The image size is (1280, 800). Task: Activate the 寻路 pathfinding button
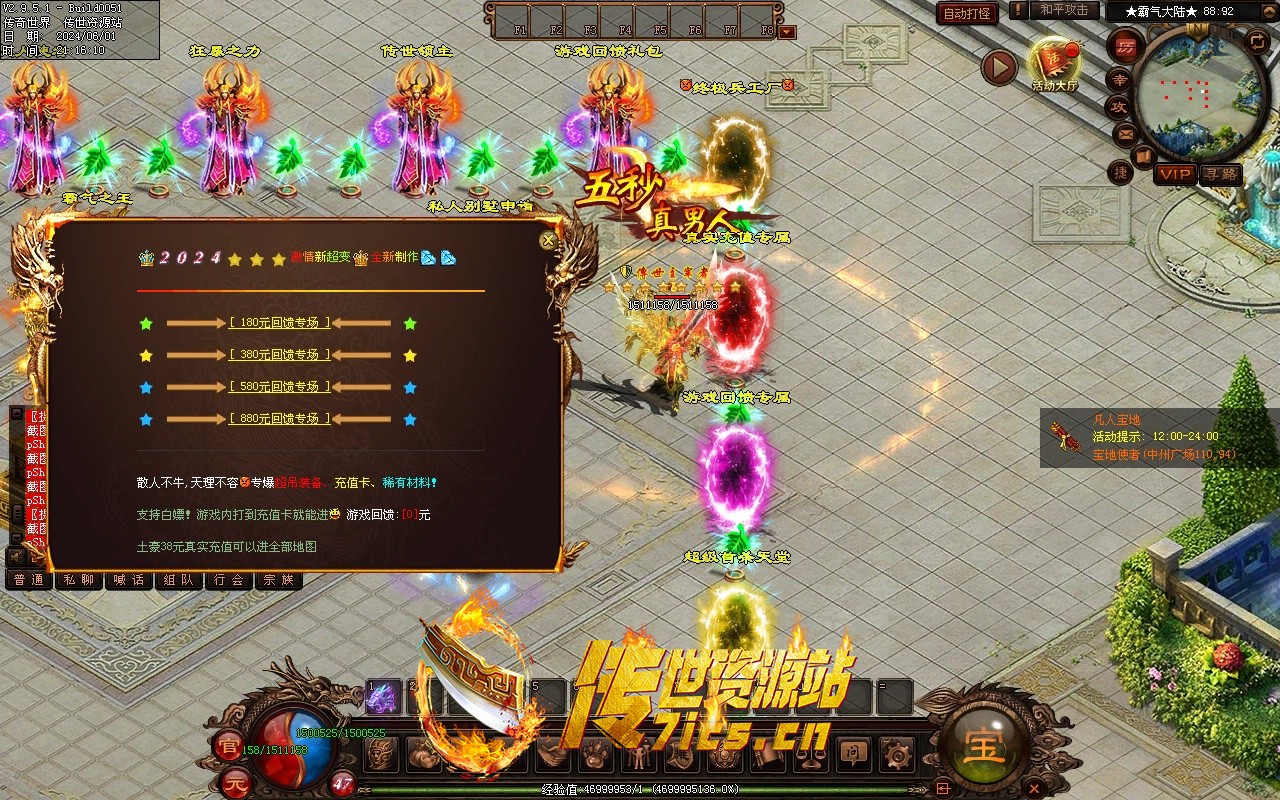pyautogui.click(x=1220, y=174)
